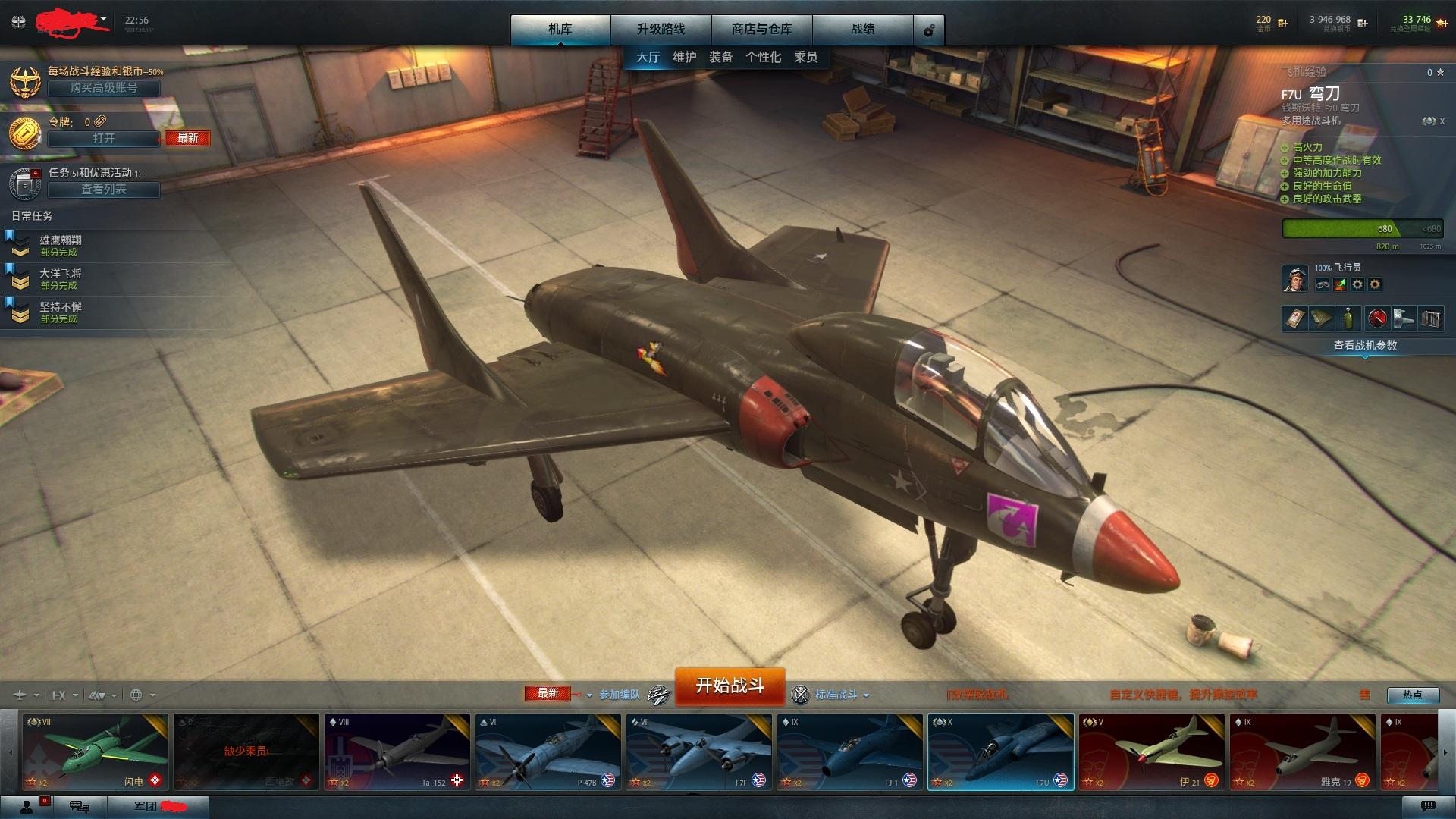The width and height of the screenshot is (1456, 819).
Task: Open the 乘员 crew sub-tab
Action: pyautogui.click(x=805, y=57)
